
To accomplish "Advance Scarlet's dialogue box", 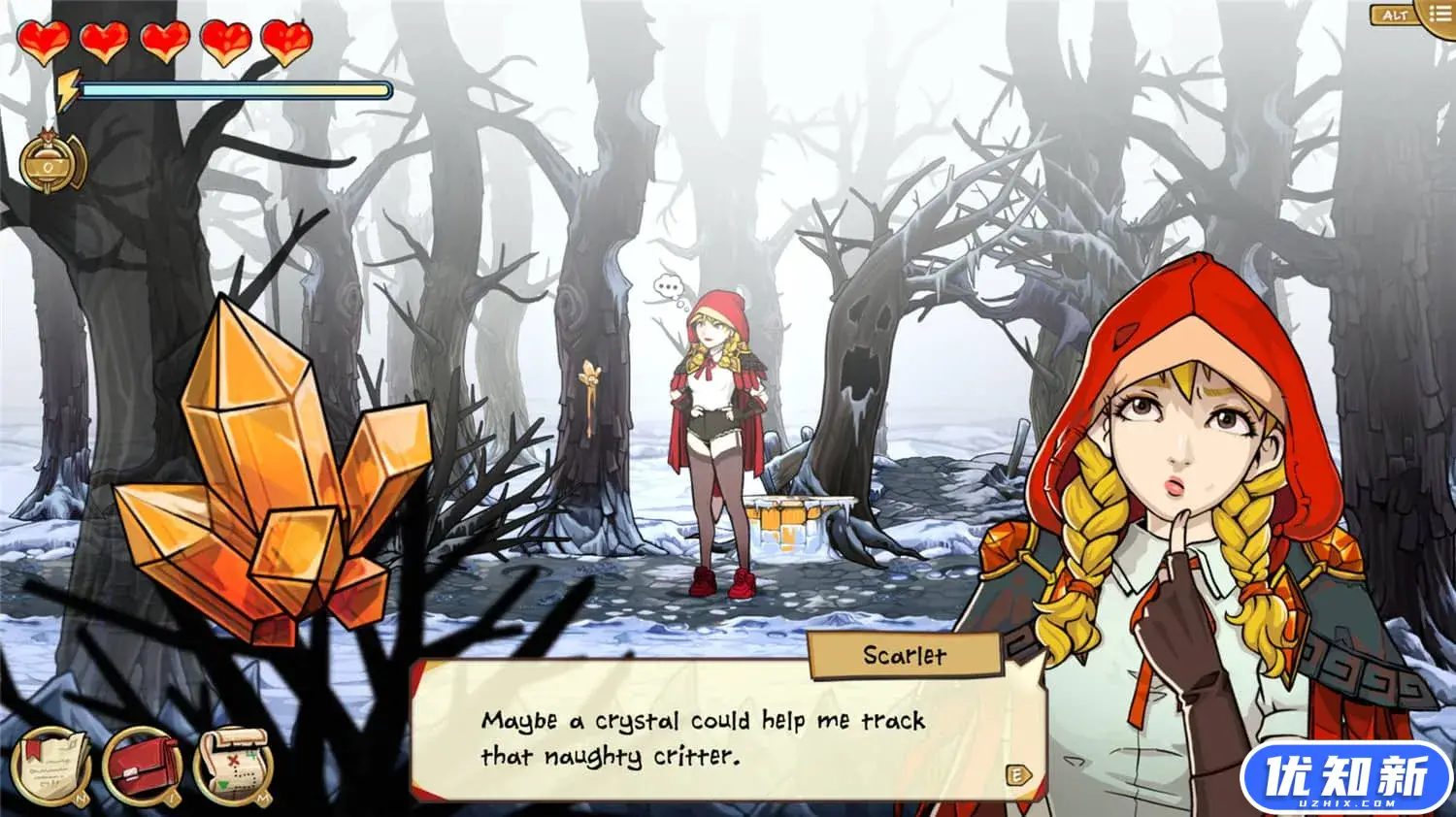I will point(1017,774).
